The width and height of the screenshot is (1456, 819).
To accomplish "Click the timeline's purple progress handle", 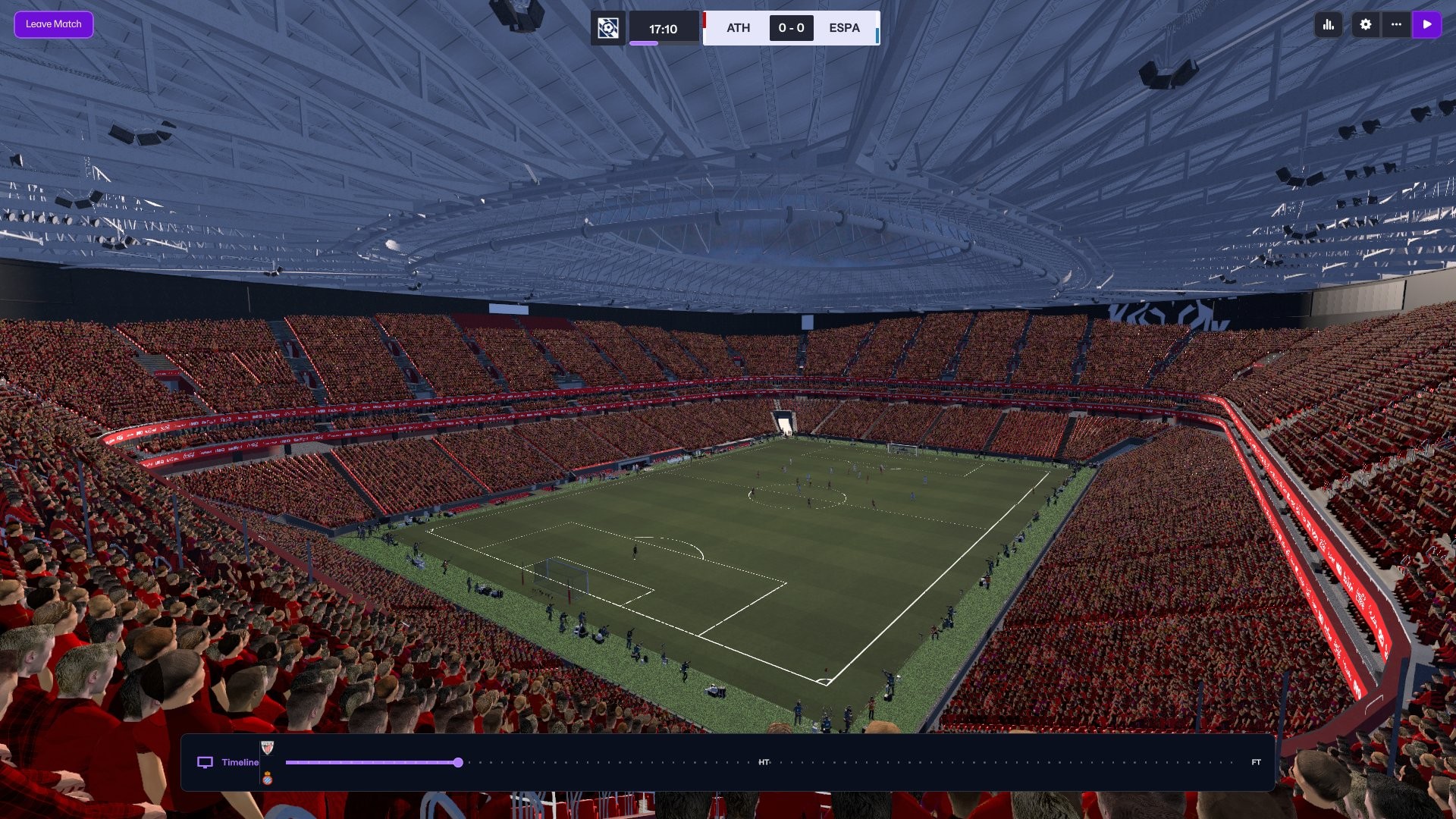I will coord(458,762).
